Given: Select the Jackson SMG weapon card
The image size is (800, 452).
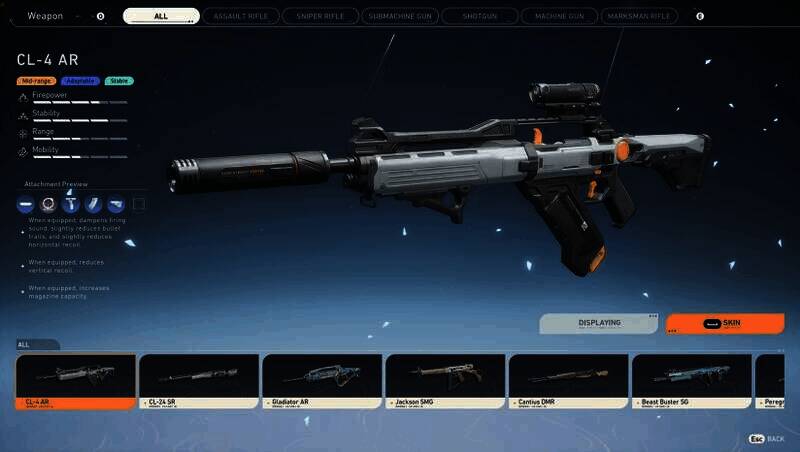Looking at the screenshot, I should pyautogui.click(x=445, y=381).
